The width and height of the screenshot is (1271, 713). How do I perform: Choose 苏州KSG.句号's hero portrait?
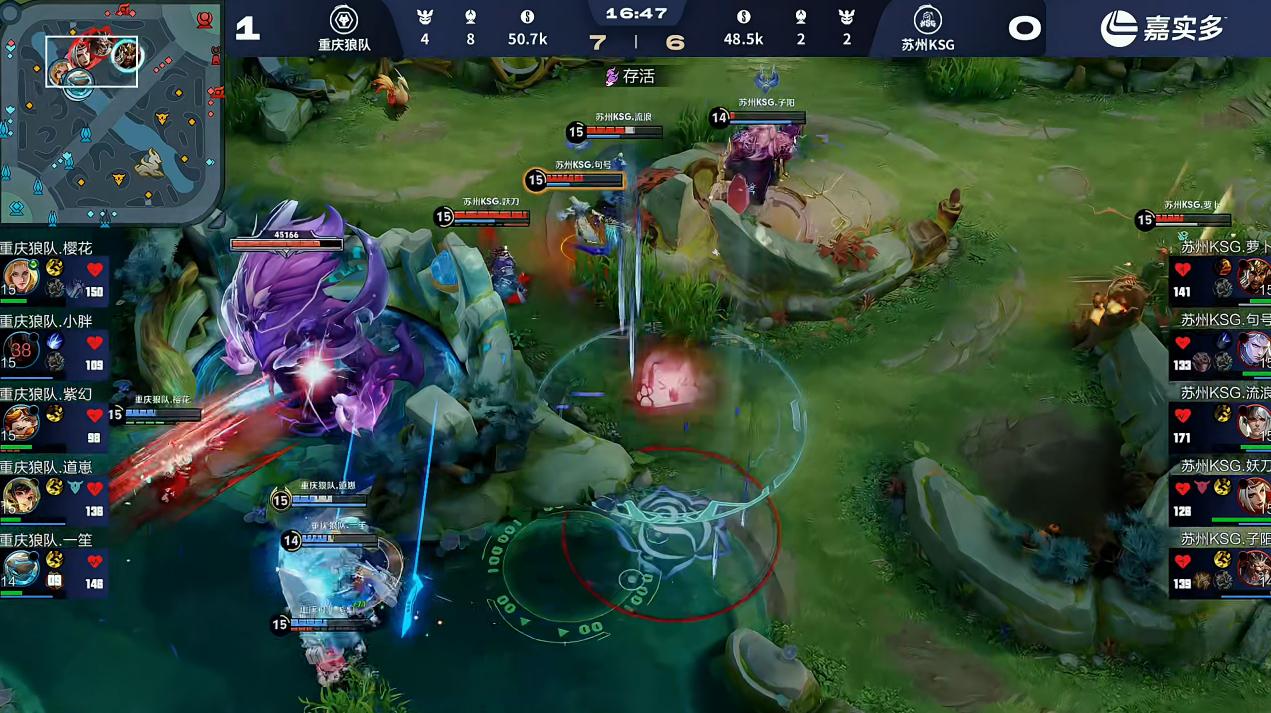[x=1254, y=349]
